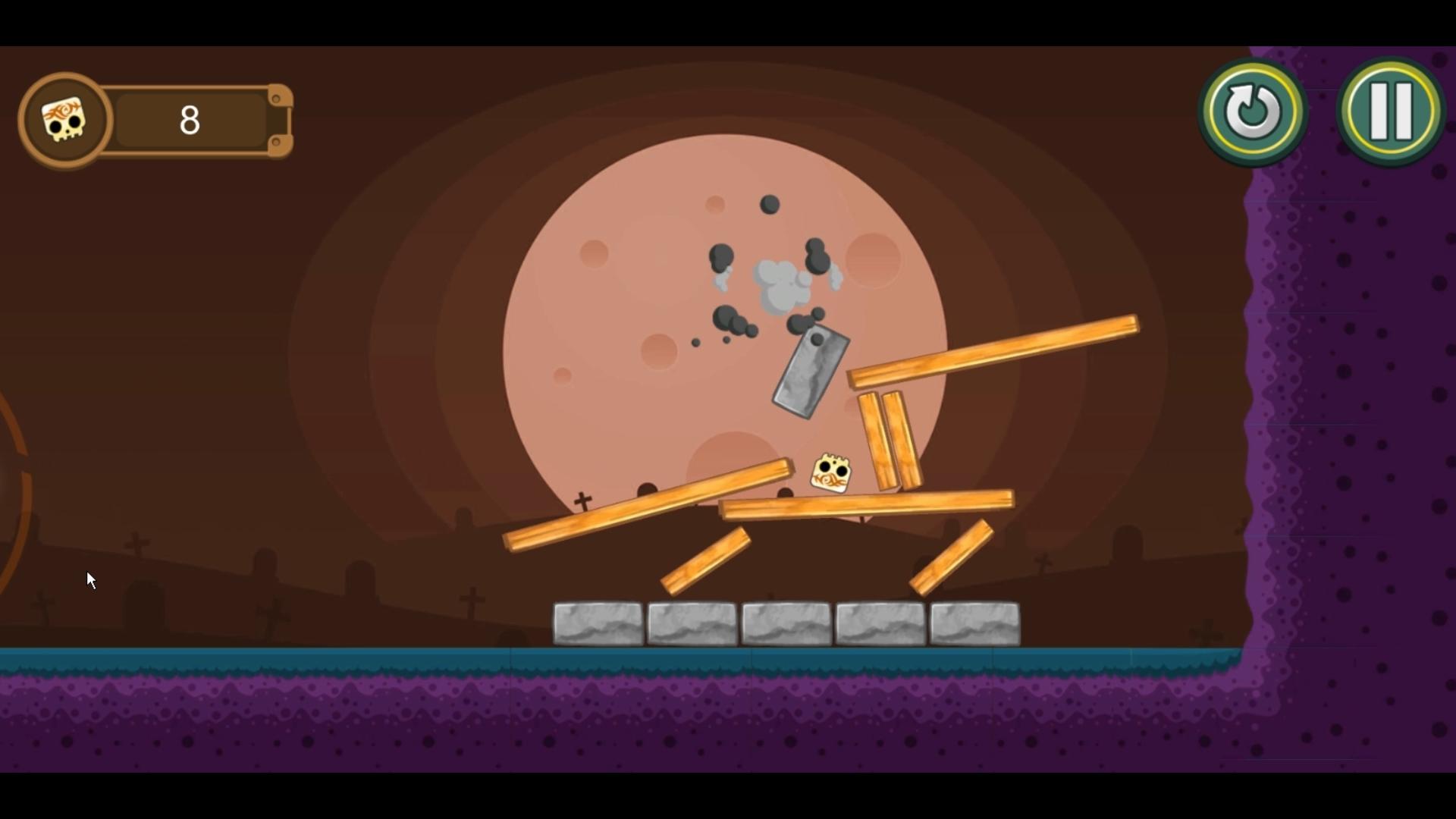
Task: Click the leftmost stone platform block
Action: pyautogui.click(x=597, y=623)
